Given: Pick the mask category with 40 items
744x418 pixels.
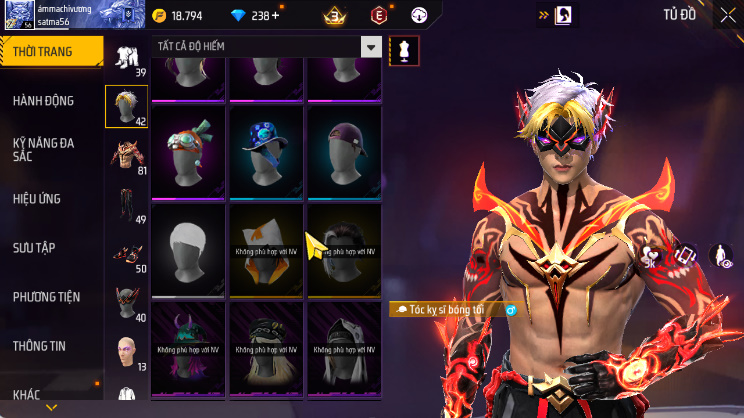Looking at the screenshot, I should pos(127,304).
